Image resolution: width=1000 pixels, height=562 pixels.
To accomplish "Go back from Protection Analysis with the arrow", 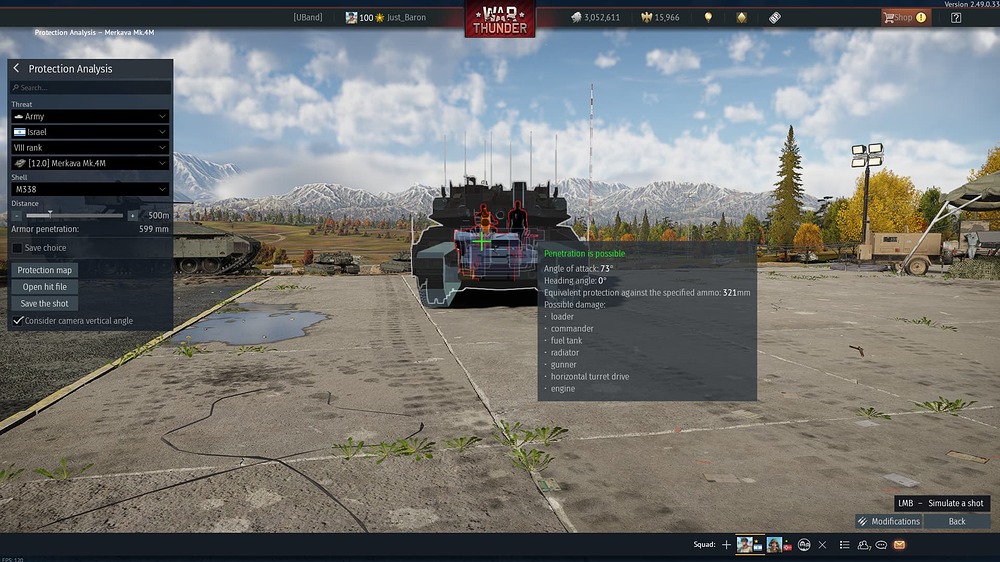I will point(17,69).
